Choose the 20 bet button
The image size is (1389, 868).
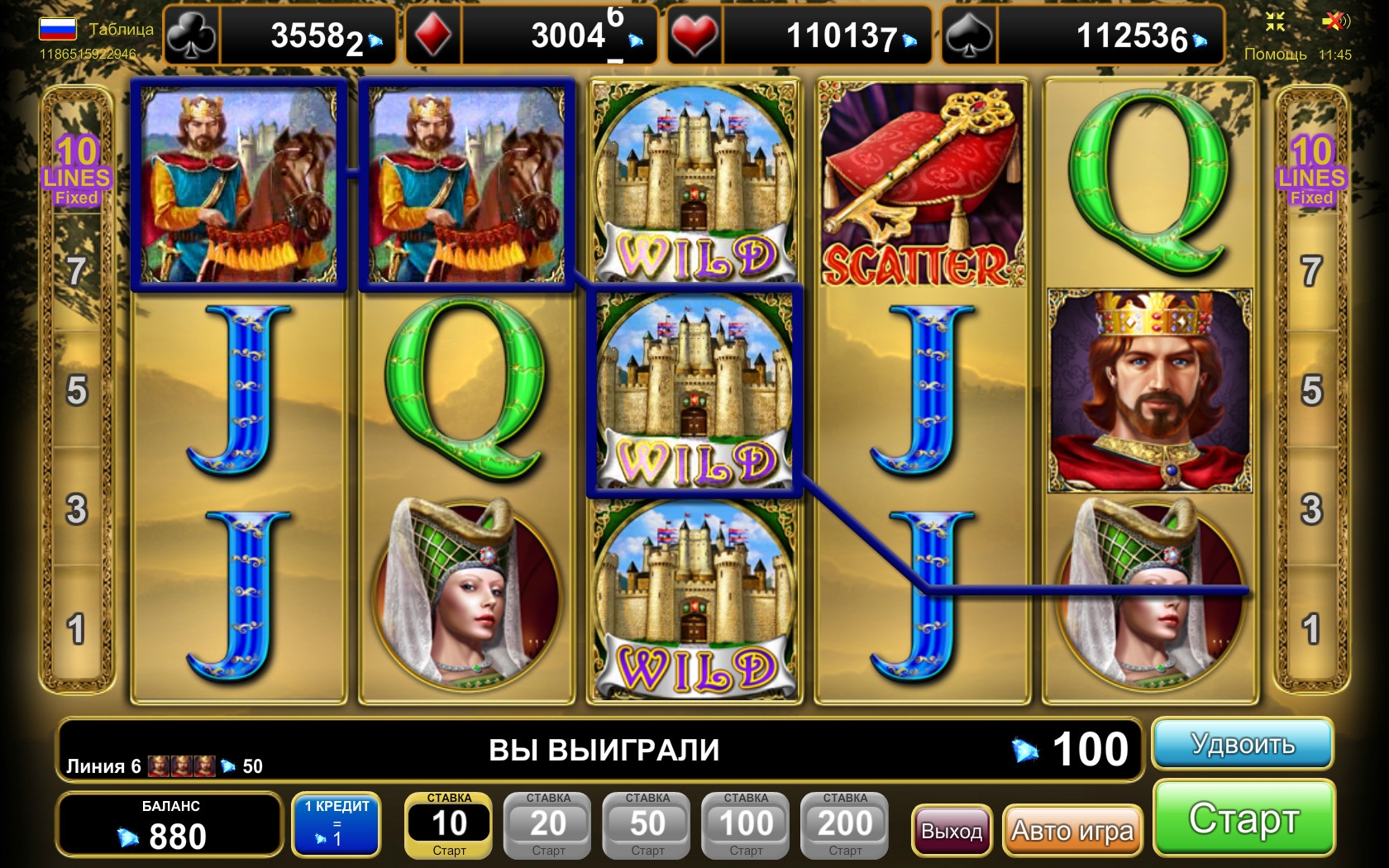(x=548, y=825)
